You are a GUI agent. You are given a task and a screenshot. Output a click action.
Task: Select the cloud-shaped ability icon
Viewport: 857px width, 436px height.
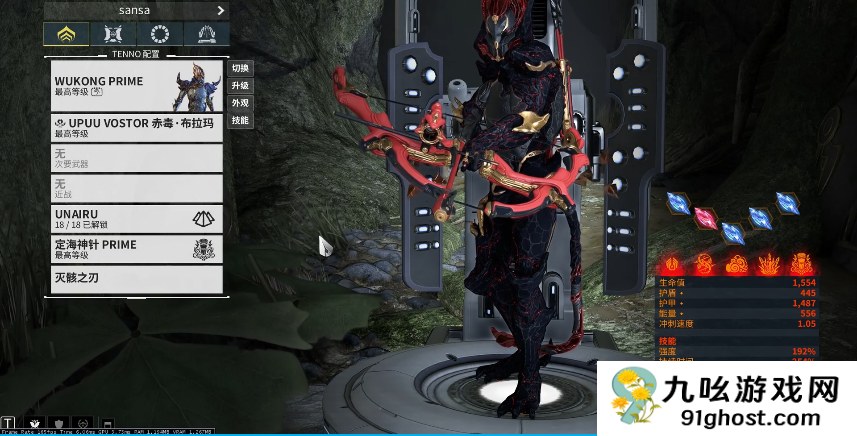click(x=737, y=264)
